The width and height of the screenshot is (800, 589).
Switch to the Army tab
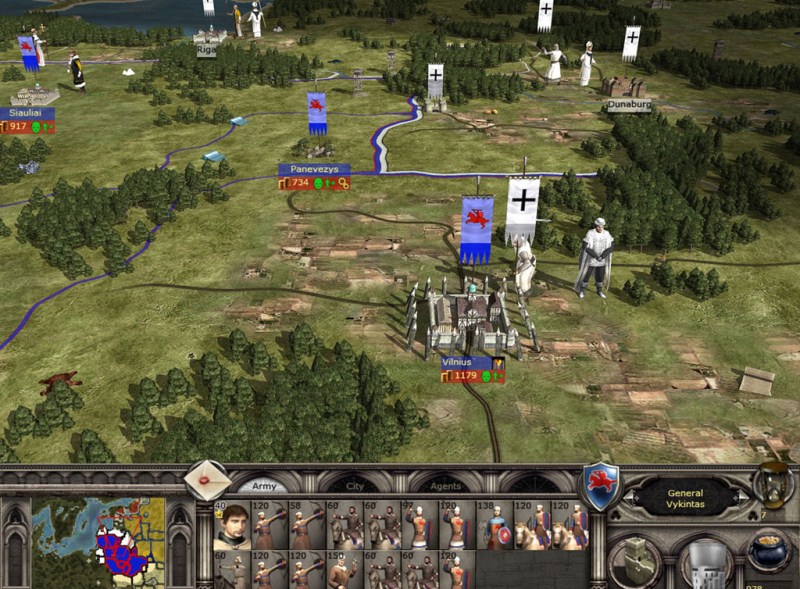point(264,486)
